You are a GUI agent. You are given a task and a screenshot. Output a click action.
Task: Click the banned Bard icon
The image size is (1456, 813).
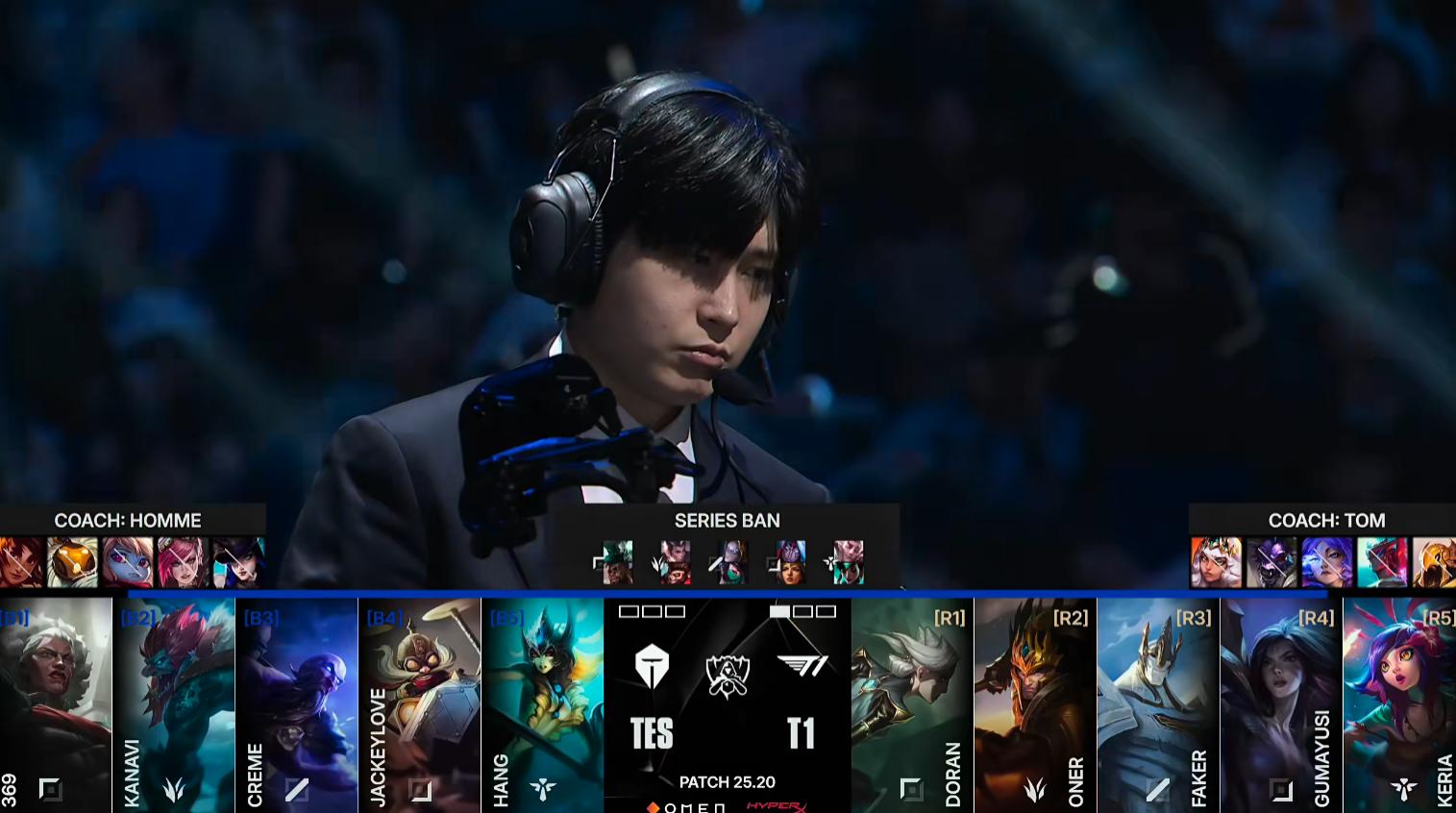coord(73,562)
